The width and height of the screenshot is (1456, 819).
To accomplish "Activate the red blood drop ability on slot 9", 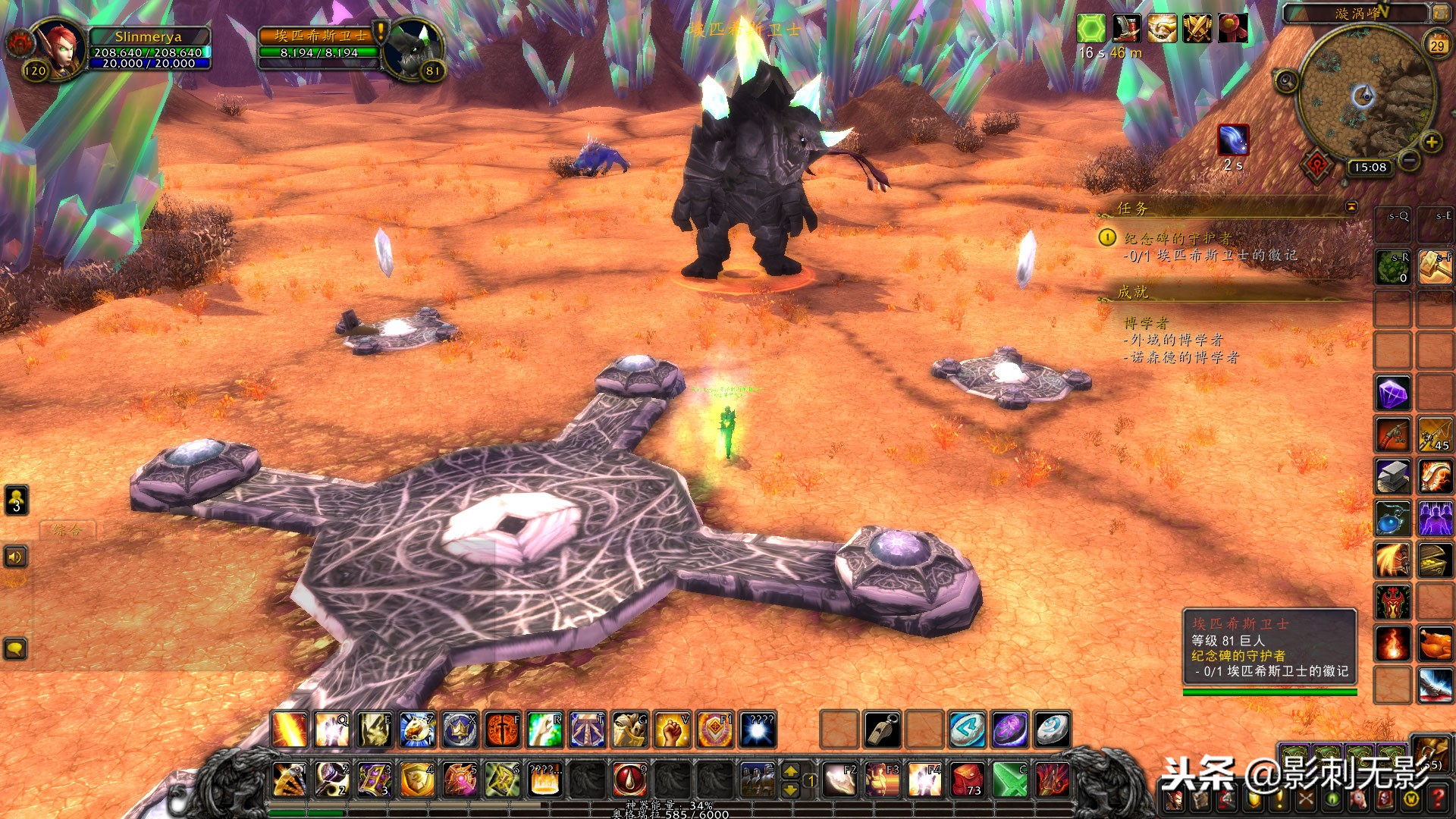I will pyautogui.click(x=629, y=780).
